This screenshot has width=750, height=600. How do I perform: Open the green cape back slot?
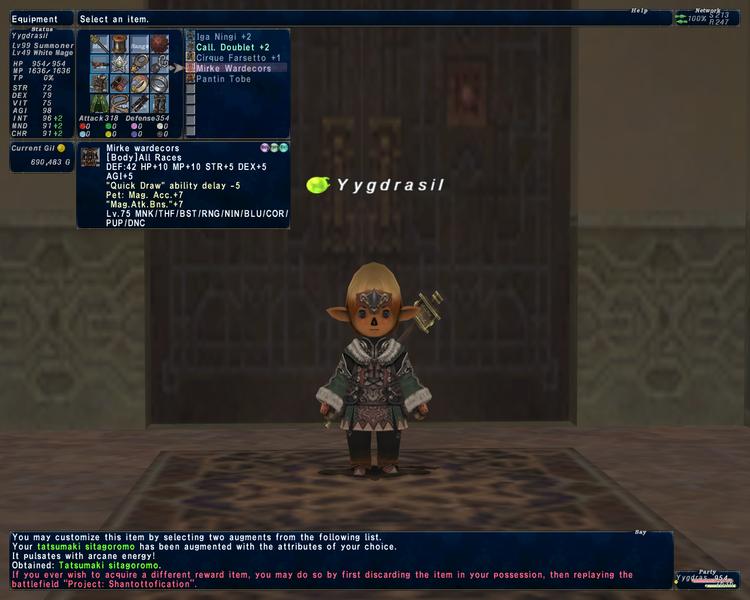pyautogui.click(x=99, y=103)
